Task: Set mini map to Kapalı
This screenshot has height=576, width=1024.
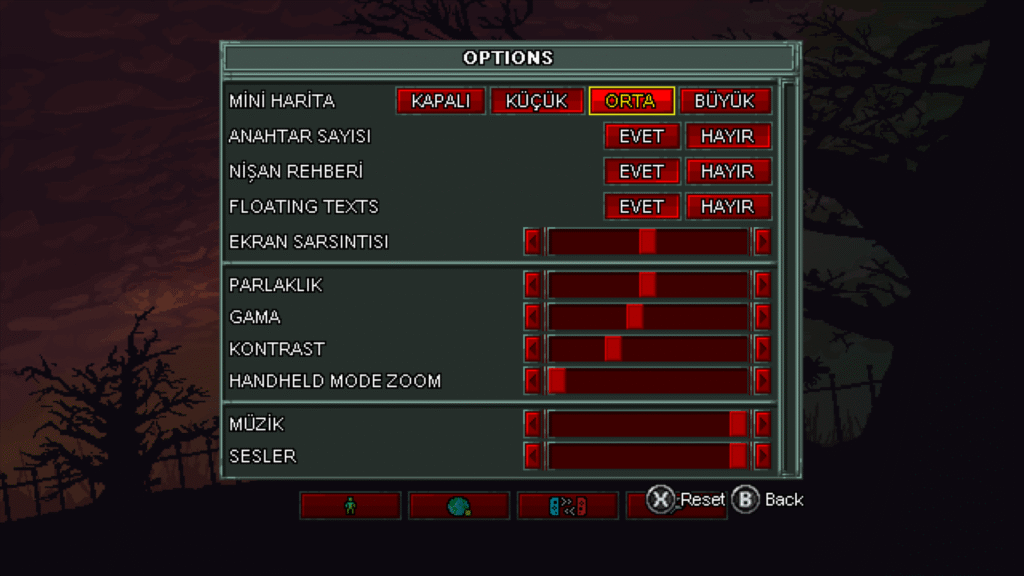Action: (x=440, y=101)
